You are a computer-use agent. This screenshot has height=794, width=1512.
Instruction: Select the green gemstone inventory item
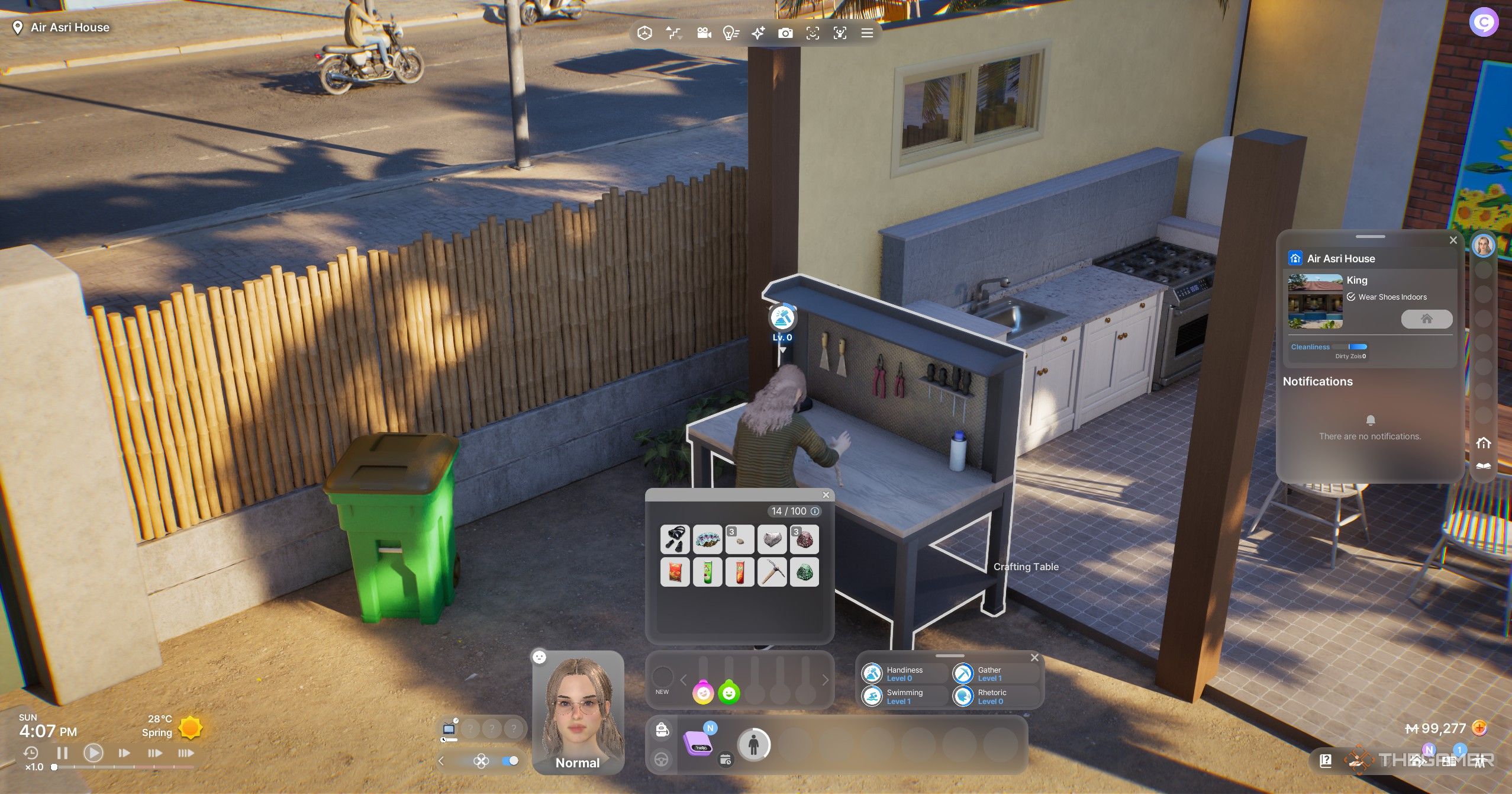coord(804,572)
